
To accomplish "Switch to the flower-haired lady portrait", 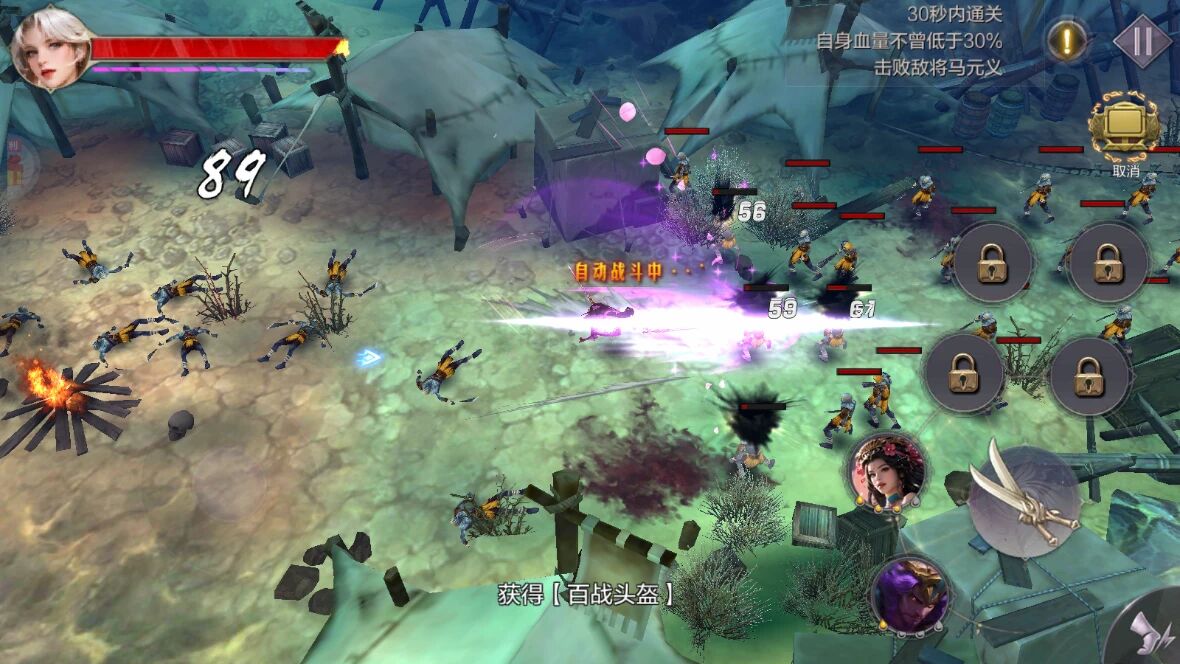I will [x=885, y=472].
